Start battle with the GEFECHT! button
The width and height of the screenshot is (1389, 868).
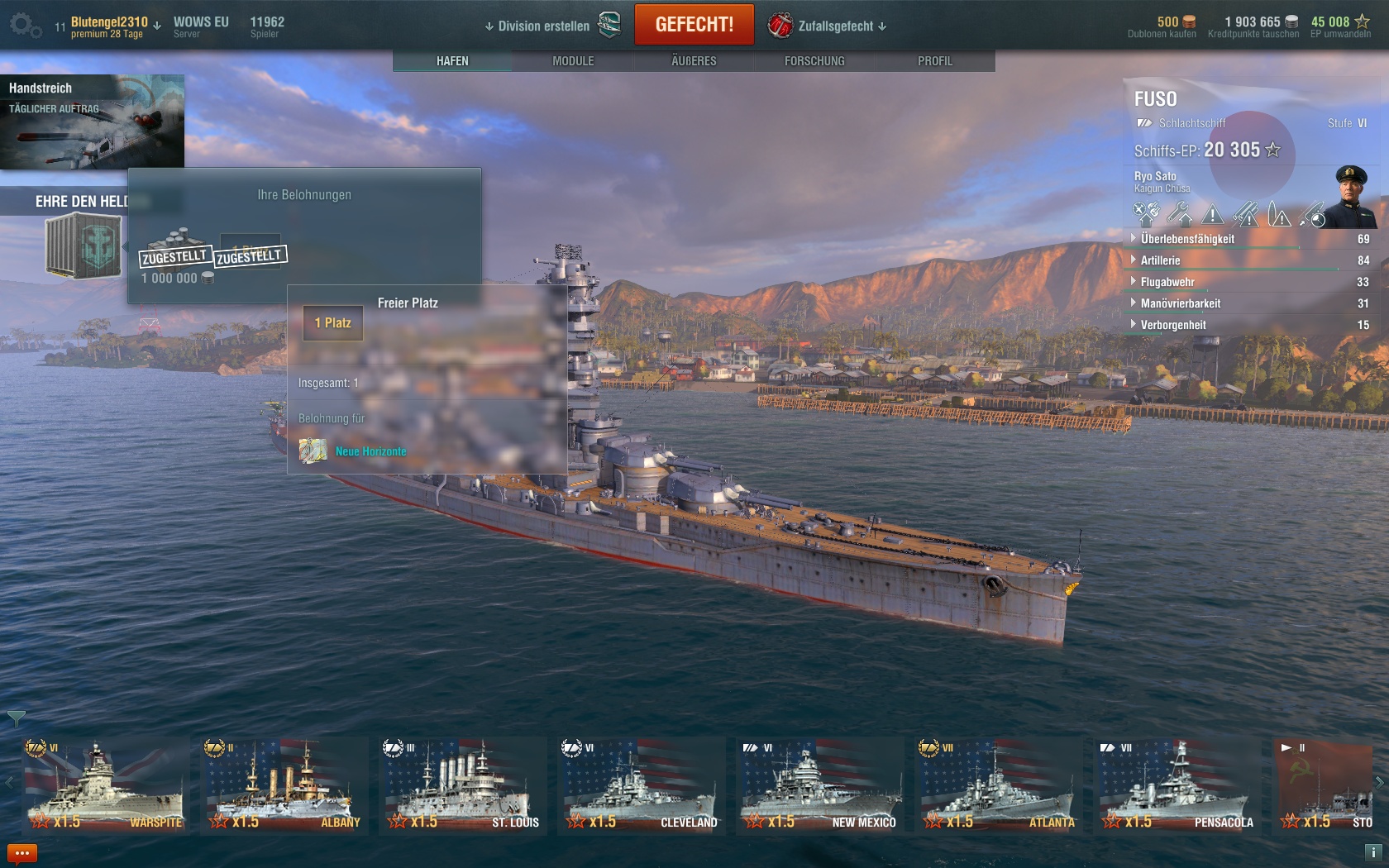pyautogui.click(x=694, y=25)
